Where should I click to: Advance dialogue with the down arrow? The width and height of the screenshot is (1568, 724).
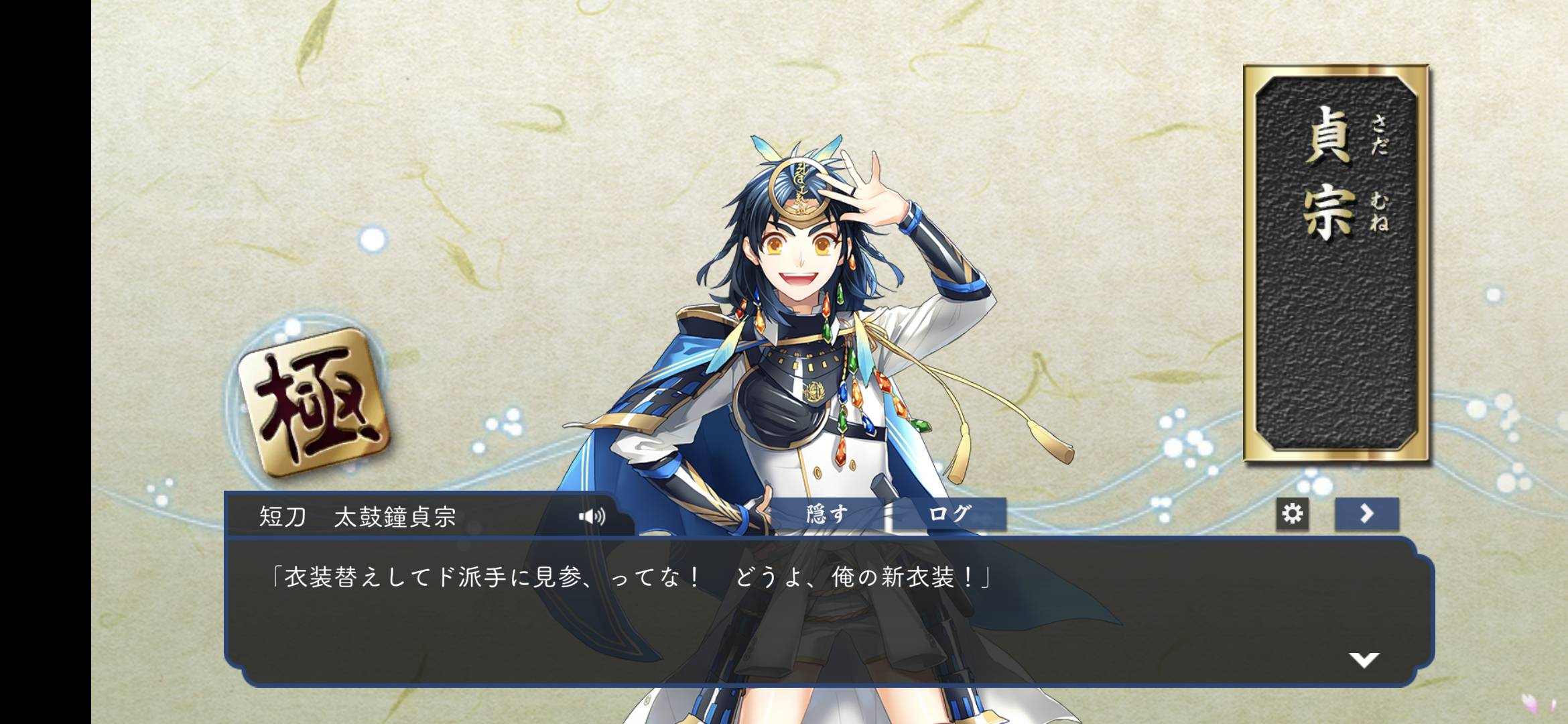click(x=1364, y=660)
